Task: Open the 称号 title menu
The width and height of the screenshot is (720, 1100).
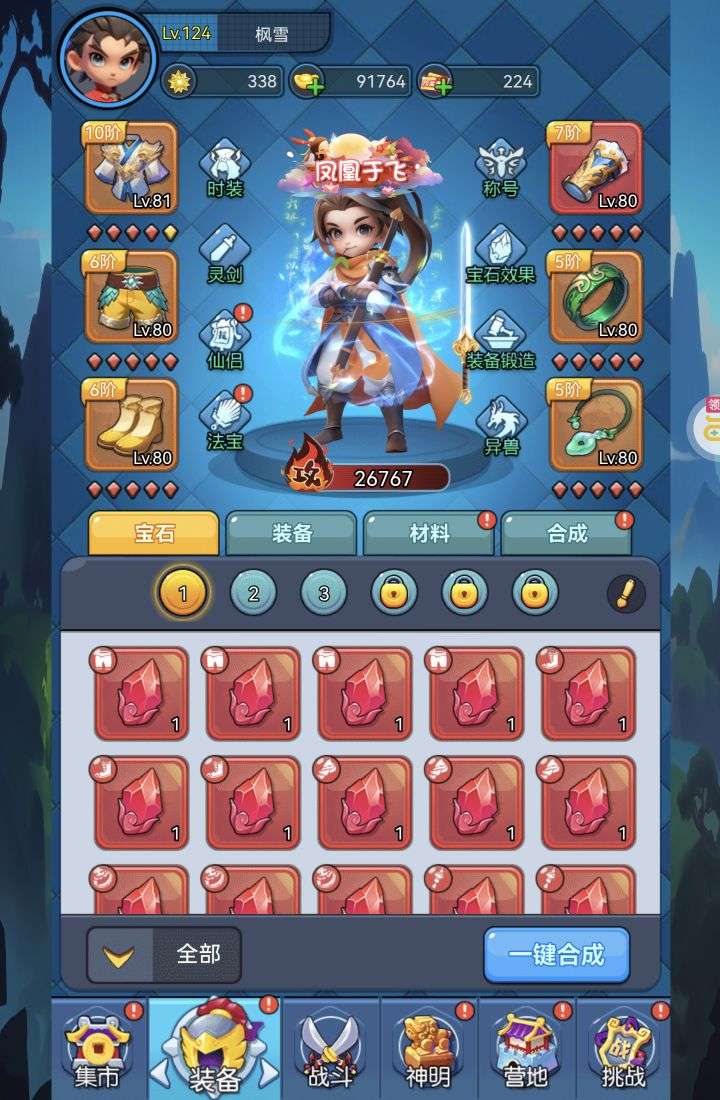Action: click(x=500, y=168)
